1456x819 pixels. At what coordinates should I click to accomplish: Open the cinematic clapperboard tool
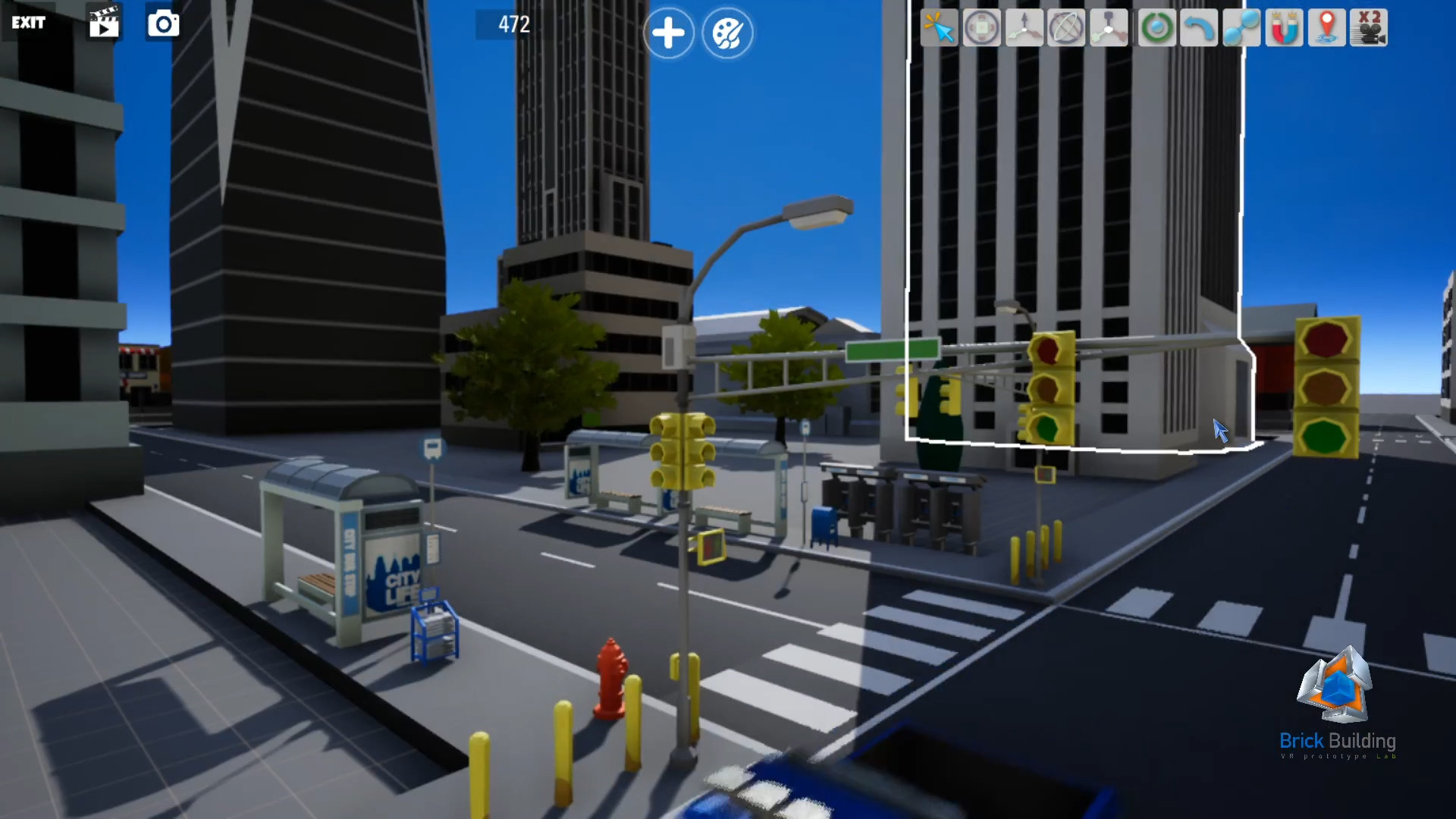[x=104, y=24]
